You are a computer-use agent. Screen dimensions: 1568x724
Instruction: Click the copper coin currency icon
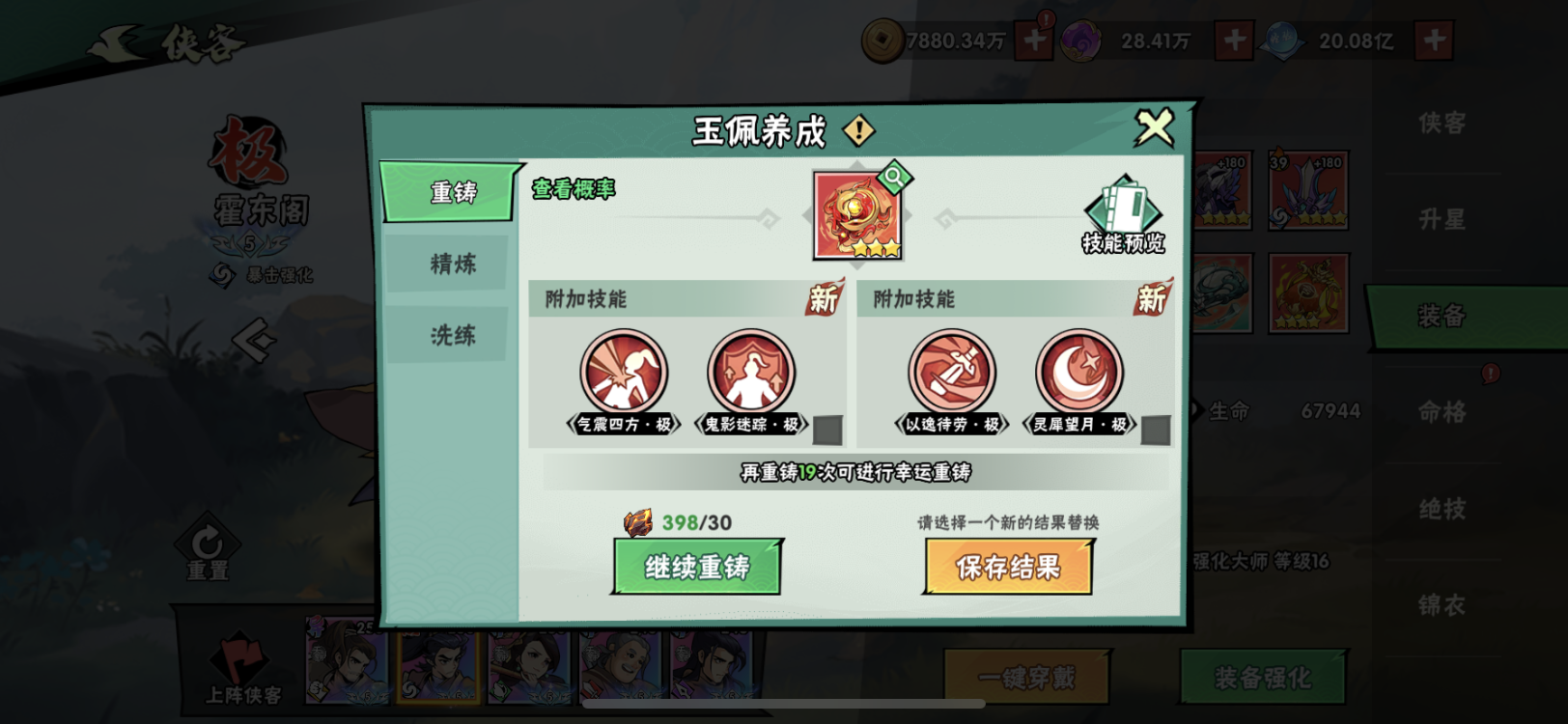[882, 42]
